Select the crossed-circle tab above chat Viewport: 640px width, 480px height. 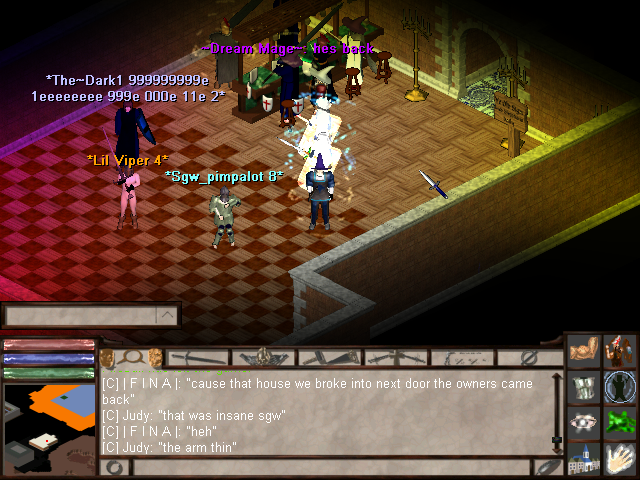[x=530, y=357]
